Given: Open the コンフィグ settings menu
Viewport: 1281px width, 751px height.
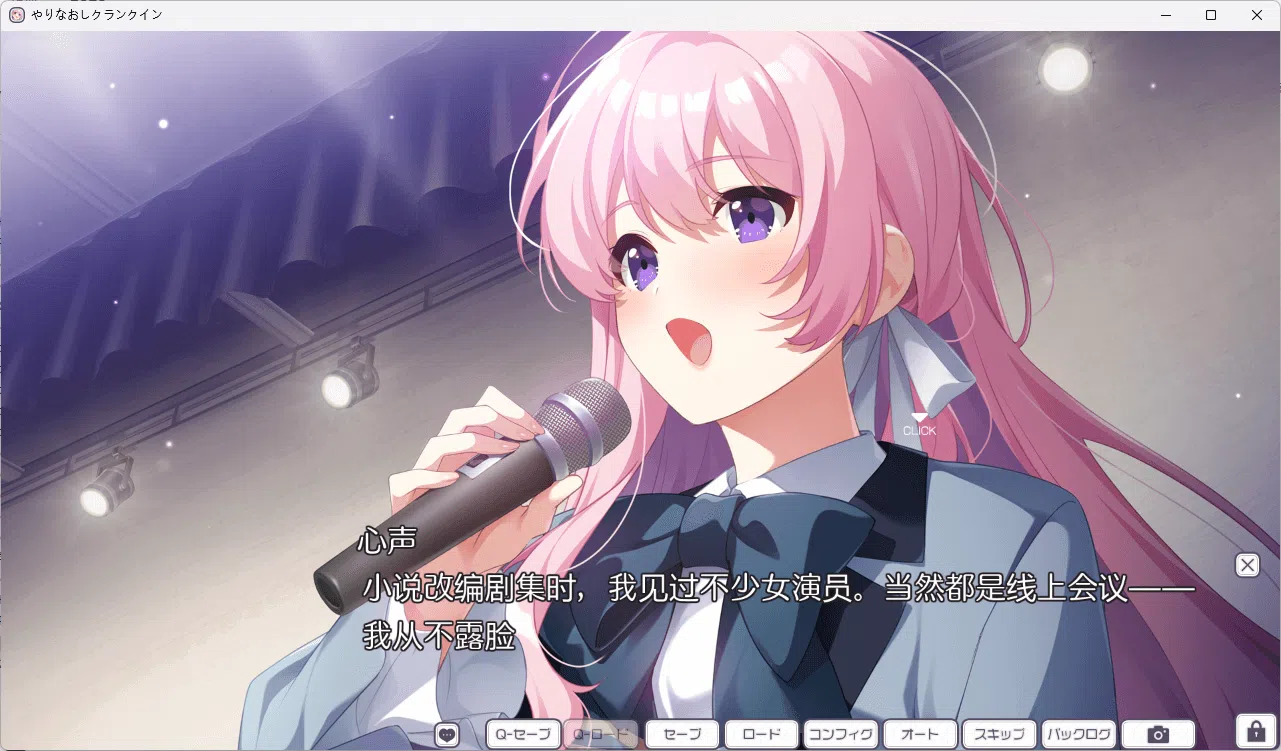Looking at the screenshot, I should 841,733.
